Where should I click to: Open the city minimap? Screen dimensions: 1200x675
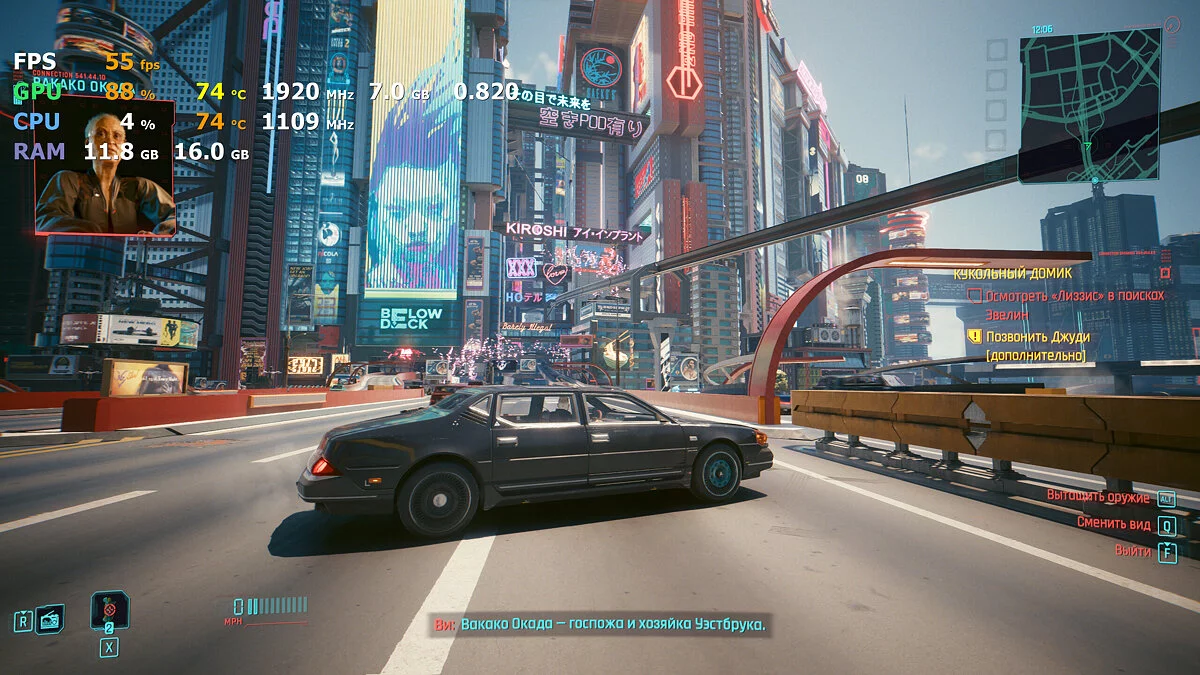(1090, 104)
